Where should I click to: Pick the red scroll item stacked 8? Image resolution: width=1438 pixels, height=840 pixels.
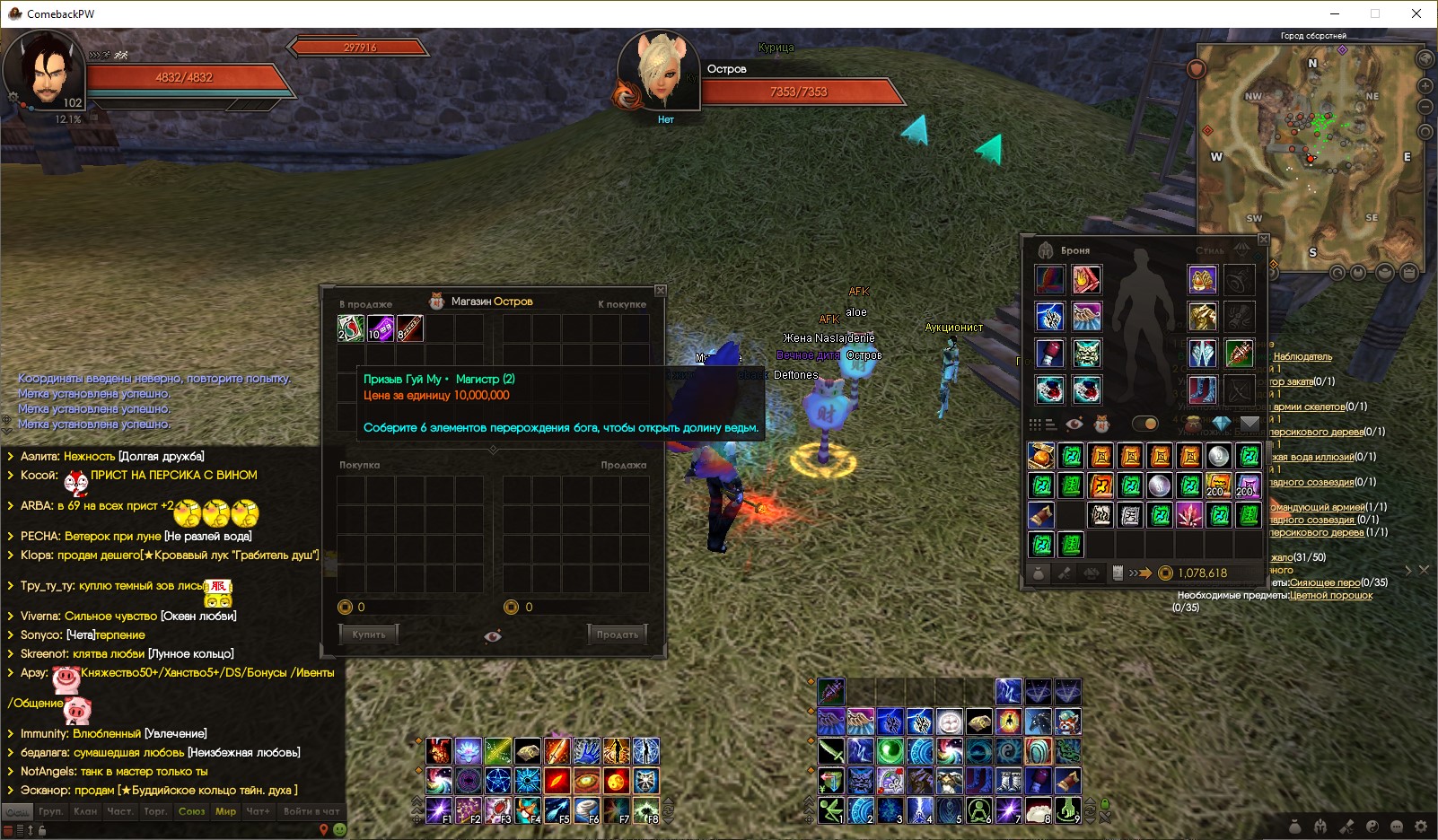point(410,328)
